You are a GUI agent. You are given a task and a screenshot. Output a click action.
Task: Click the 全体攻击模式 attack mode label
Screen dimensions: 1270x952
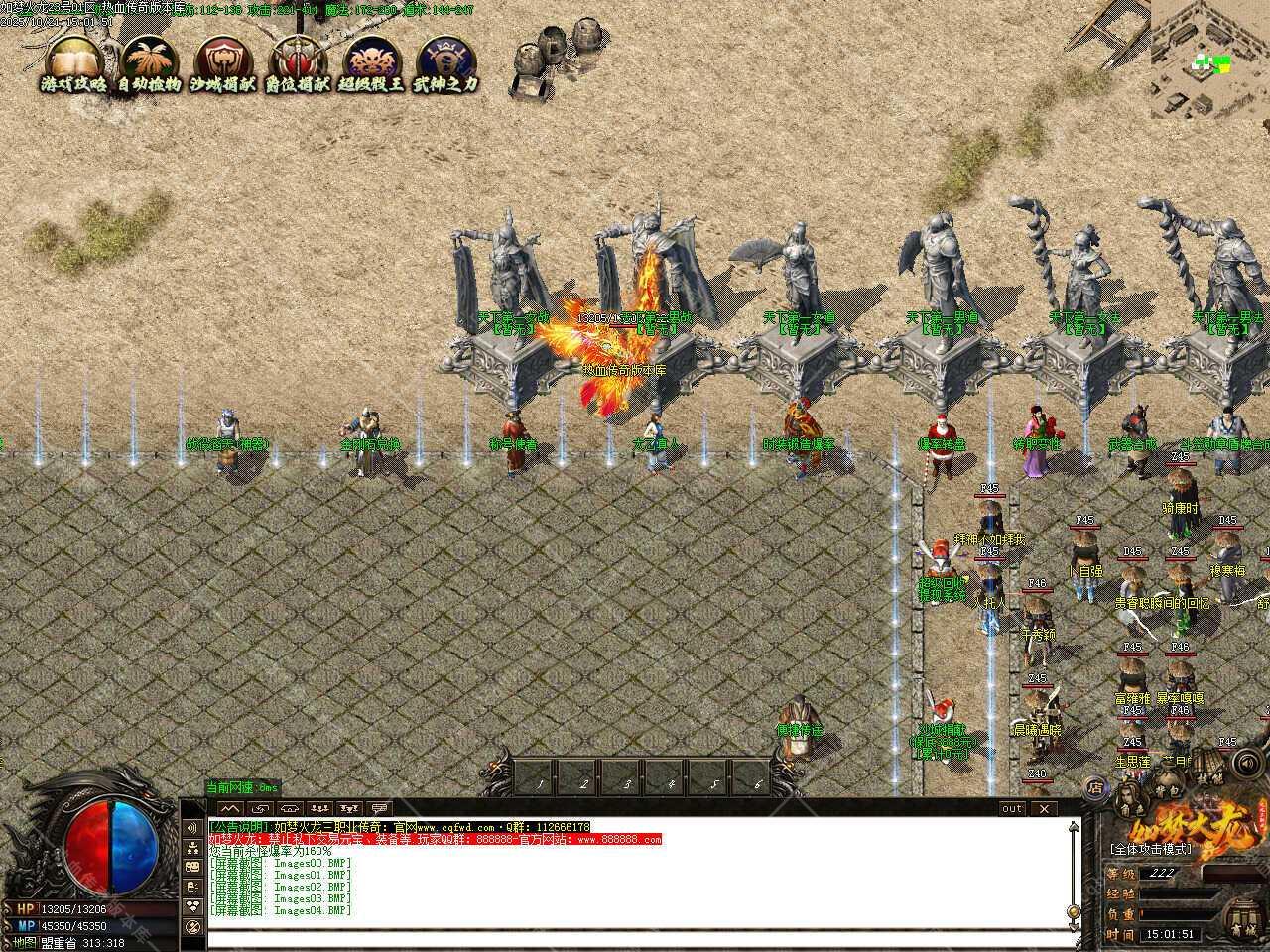click(1150, 850)
